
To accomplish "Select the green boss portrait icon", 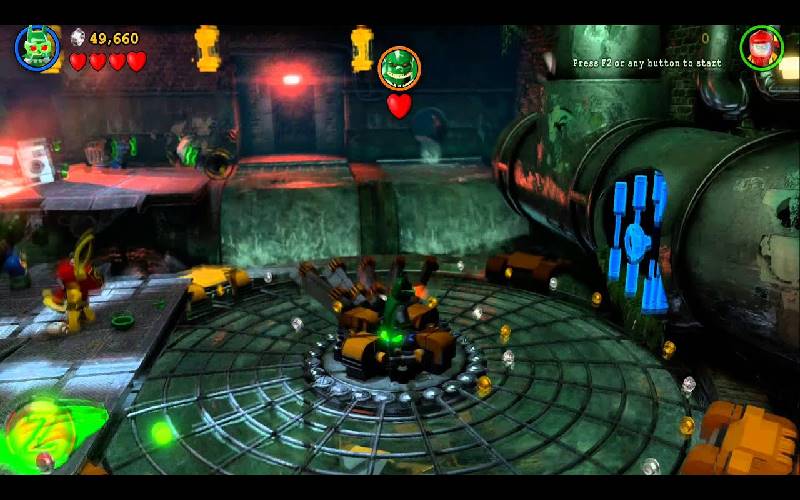I will click(x=399, y=68).
